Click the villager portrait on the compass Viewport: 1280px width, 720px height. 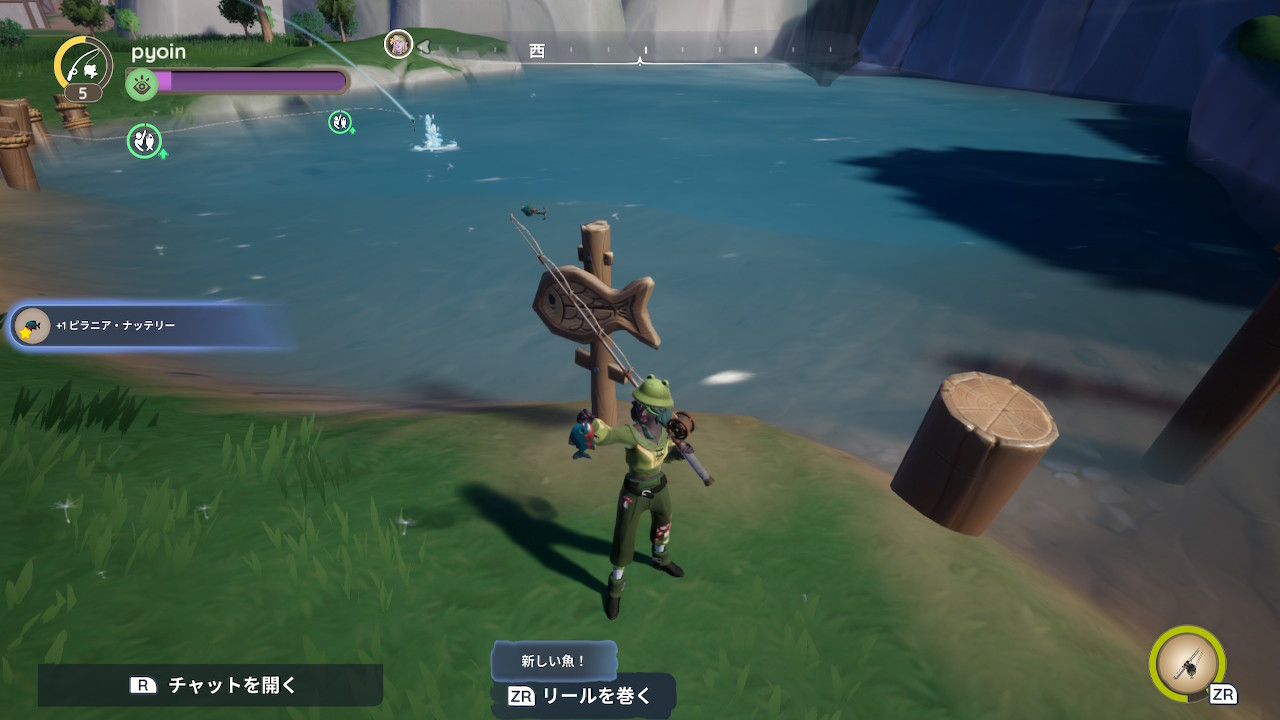click(x=398, y=44)
